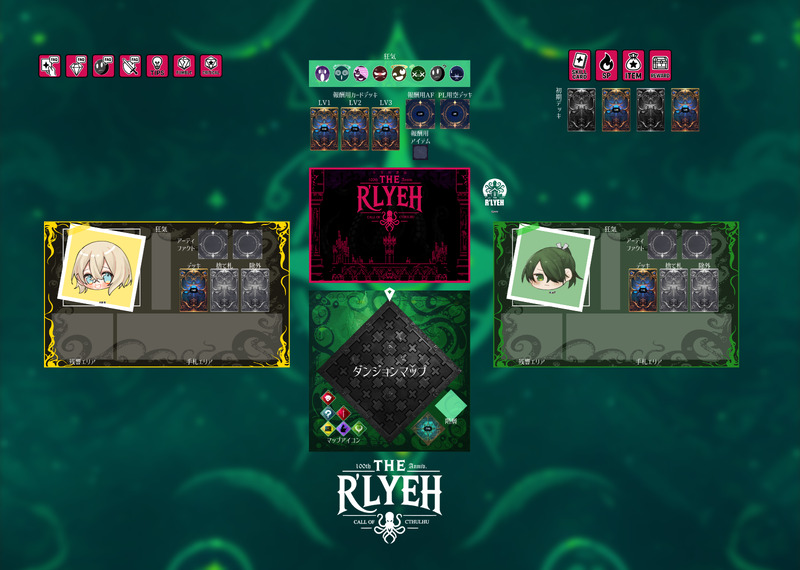This screenshot has width=800, height=570.
Task: Pick the LV2 reward card deck
Action: click(x=355, y=129)
